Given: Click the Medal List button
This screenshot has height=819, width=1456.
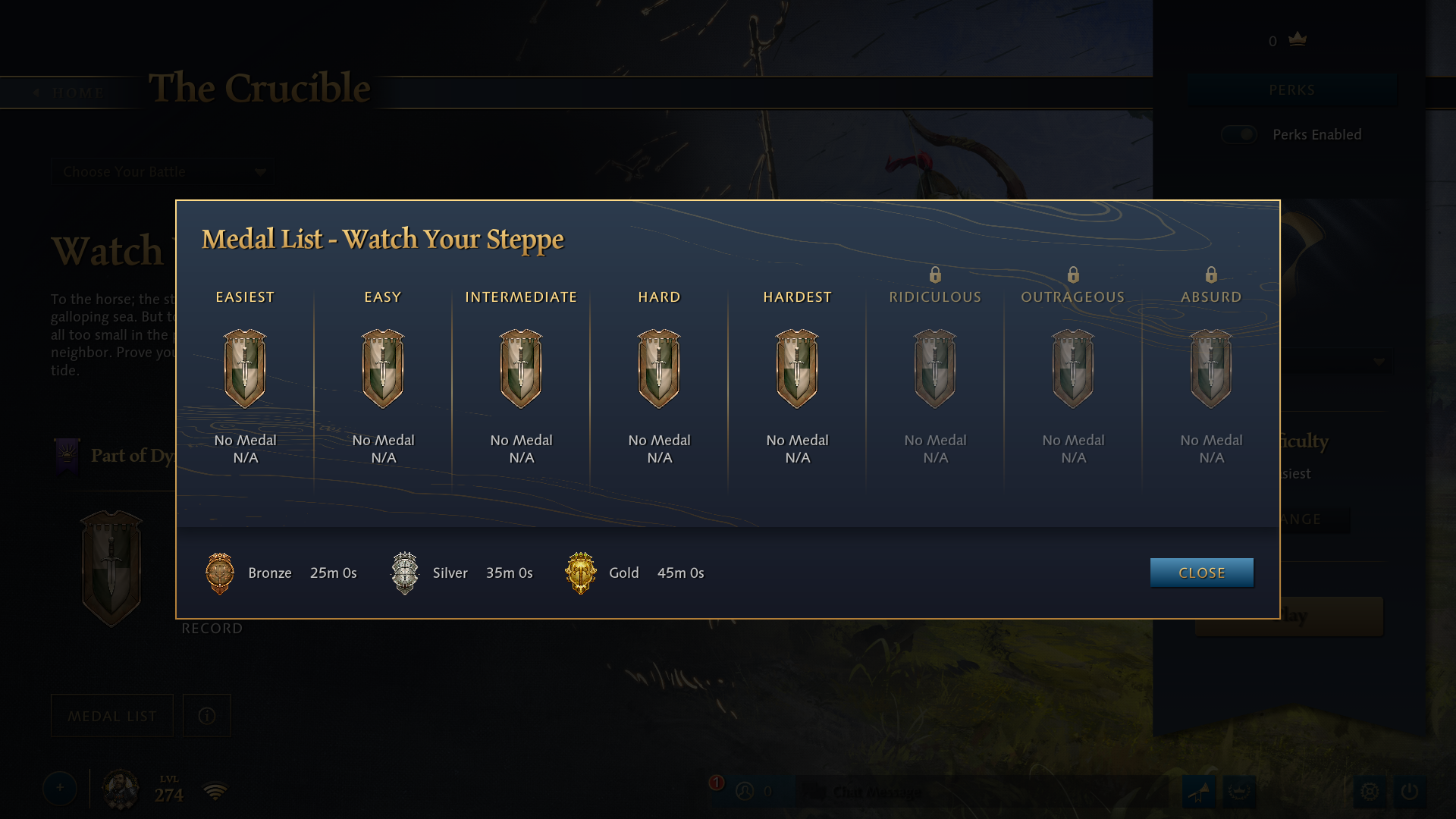Looking at the screenshot, I should (x=112, y=716).
